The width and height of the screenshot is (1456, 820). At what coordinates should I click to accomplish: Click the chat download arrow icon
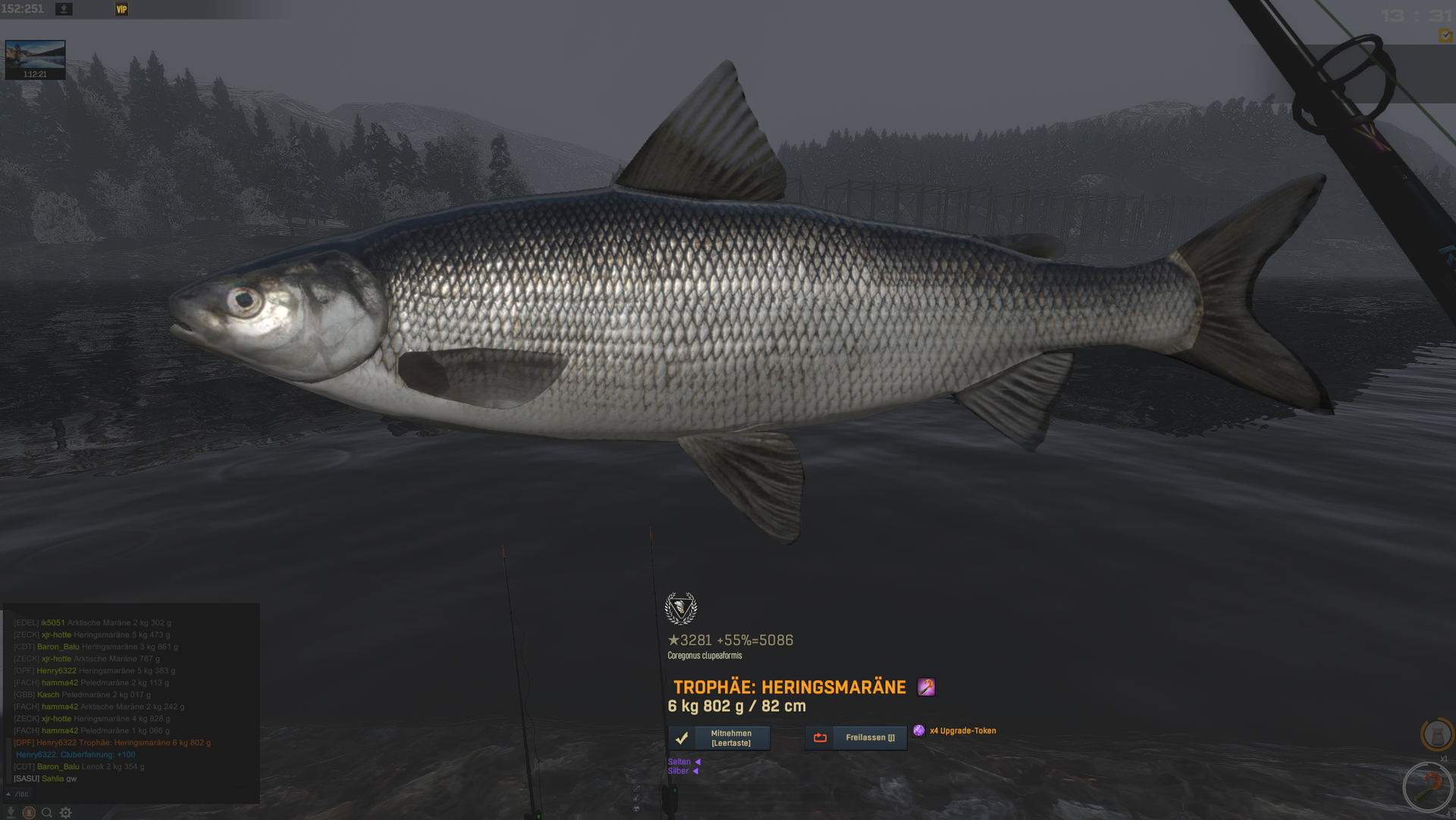click(x=11, y=812)
